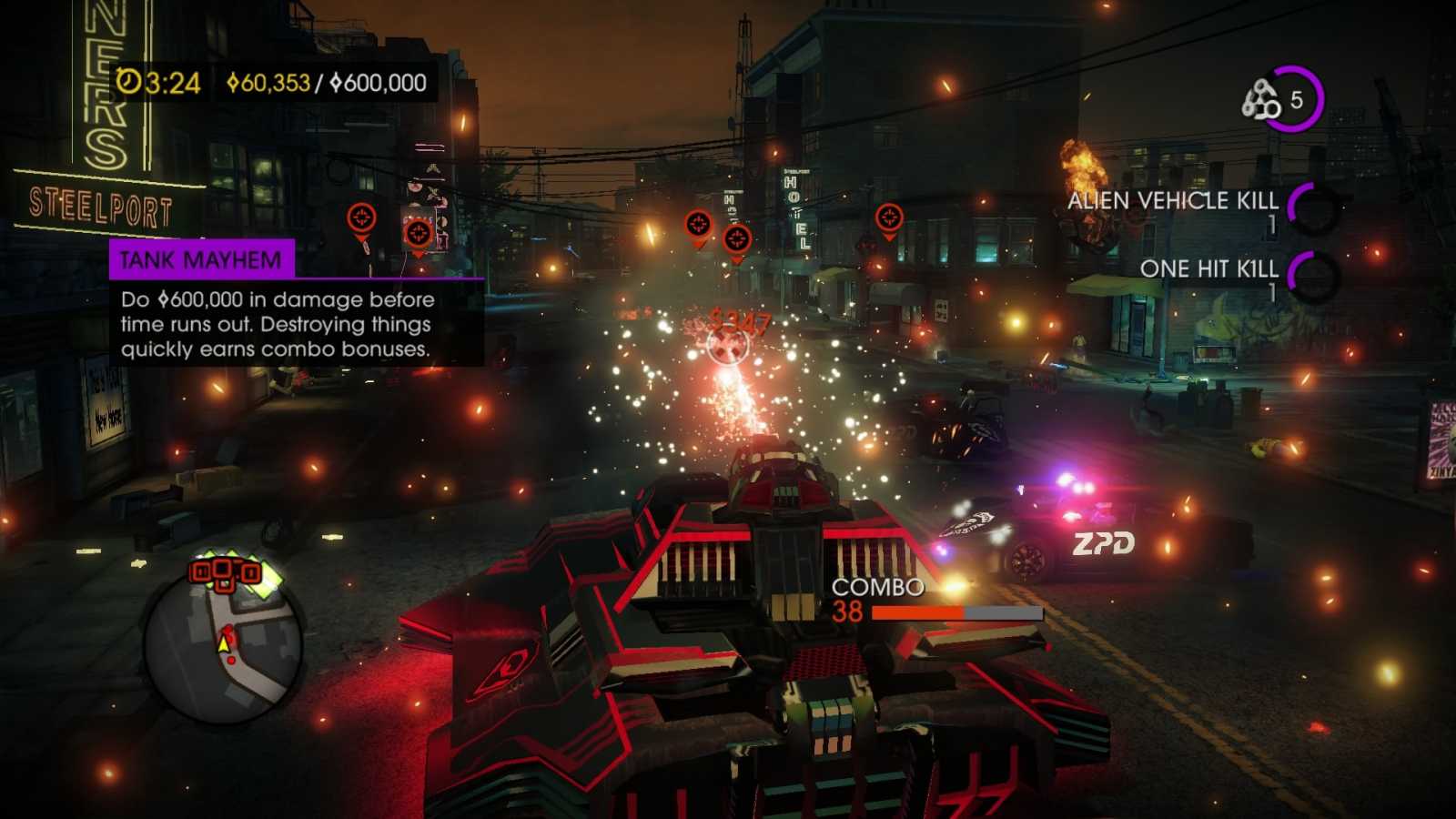Click the yellow player arrow on minimap

pos(224,643)
